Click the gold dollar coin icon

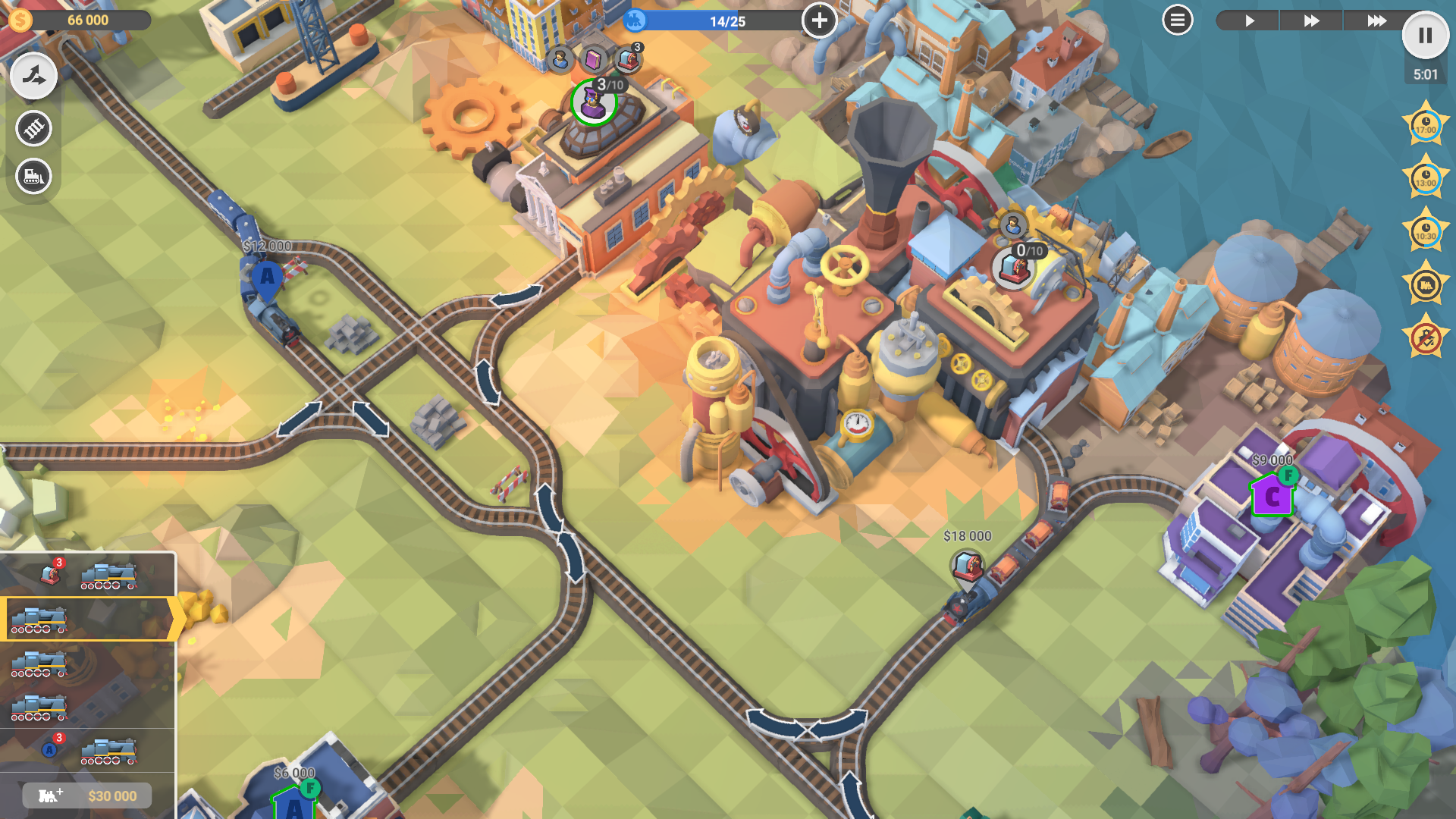(20, 20)
